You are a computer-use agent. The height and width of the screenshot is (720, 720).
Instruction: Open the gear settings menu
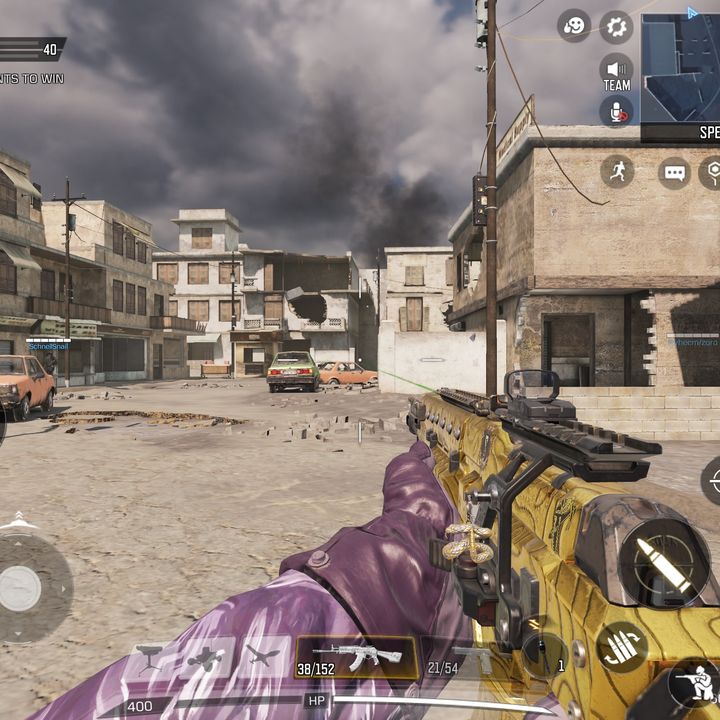(616, 27)
